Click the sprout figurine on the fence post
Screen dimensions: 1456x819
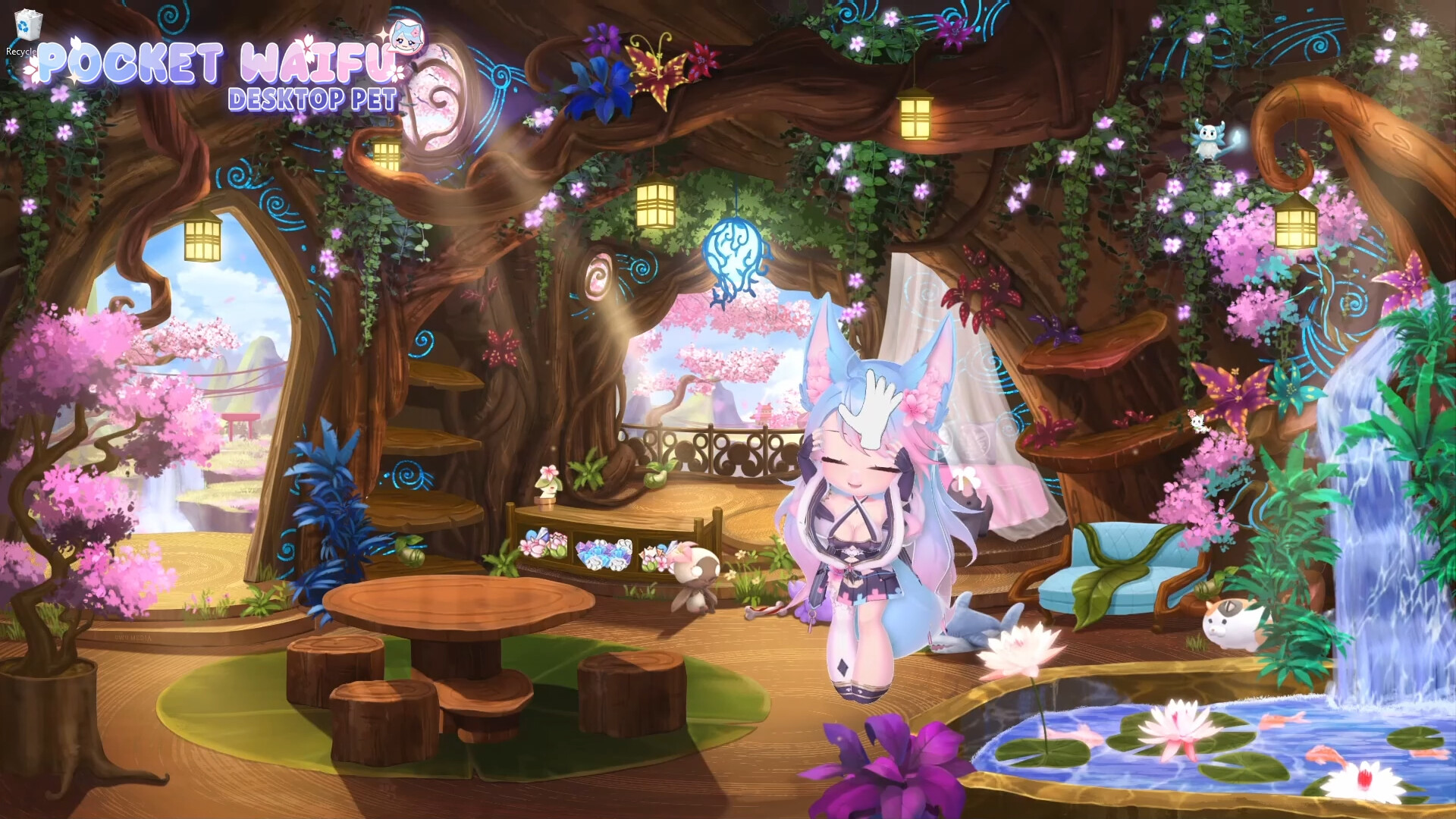coord(546,485)
